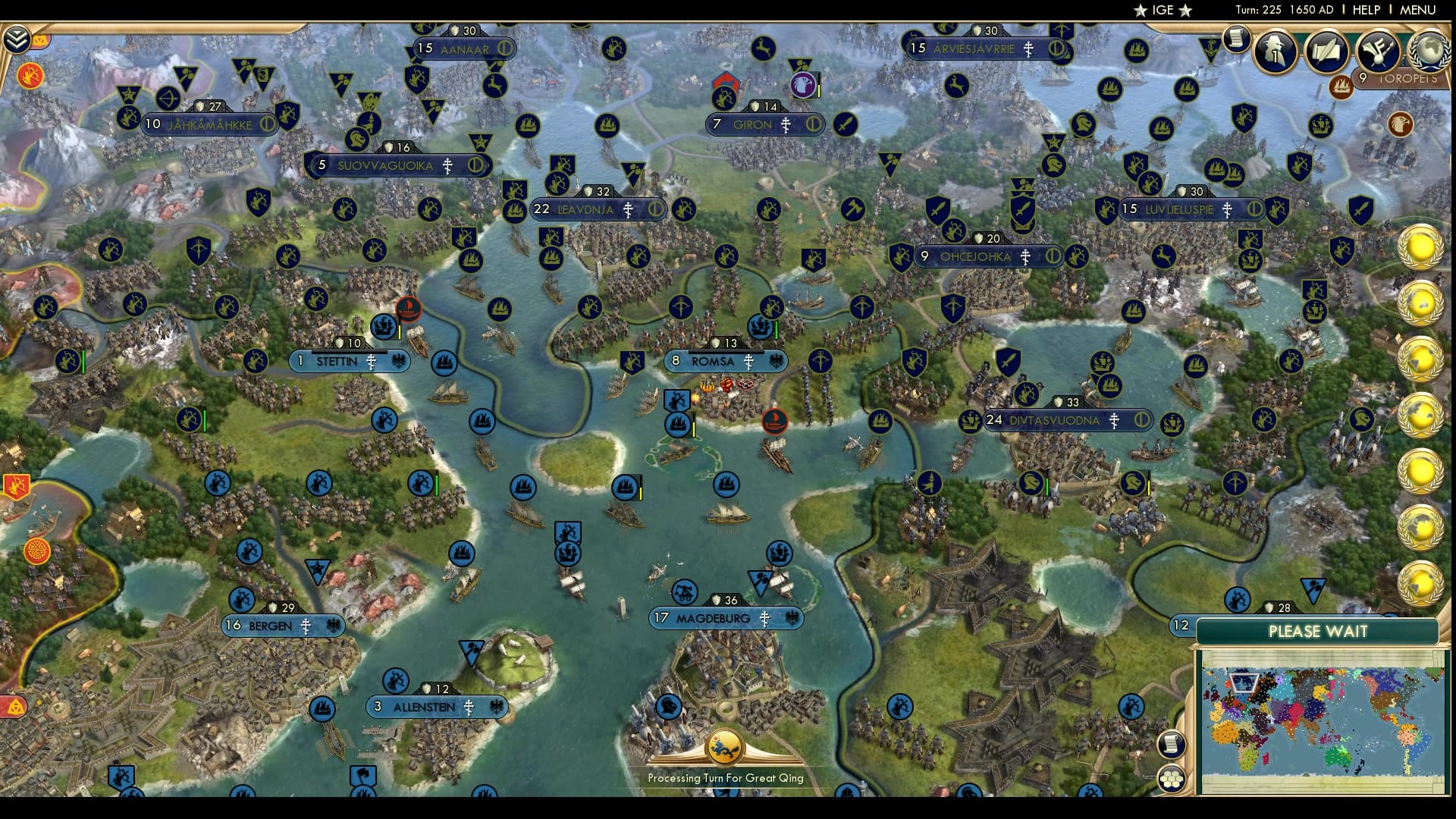Open the world congress globe icon top-right

coord(1429,50)
